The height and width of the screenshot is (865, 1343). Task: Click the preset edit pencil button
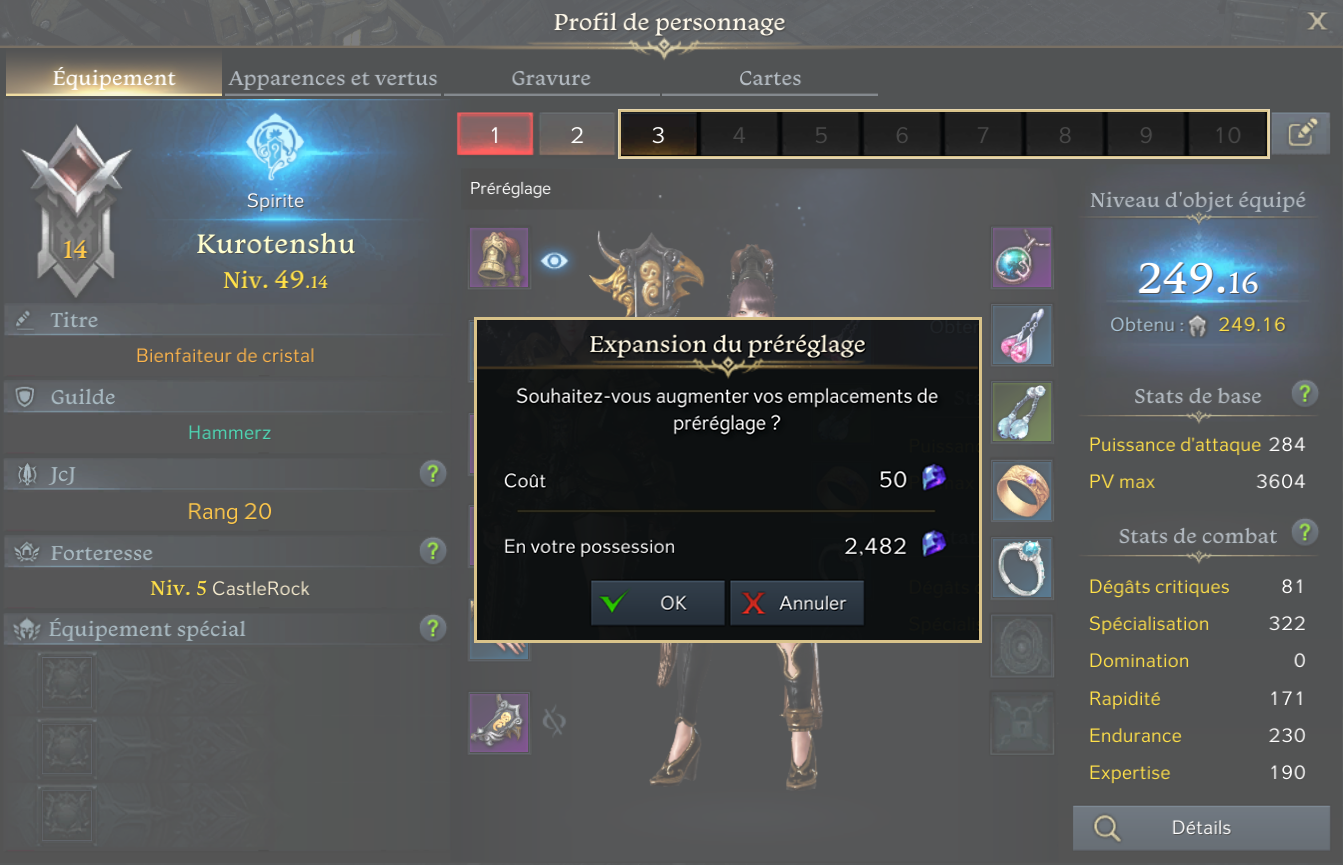tap(1300, 134)
